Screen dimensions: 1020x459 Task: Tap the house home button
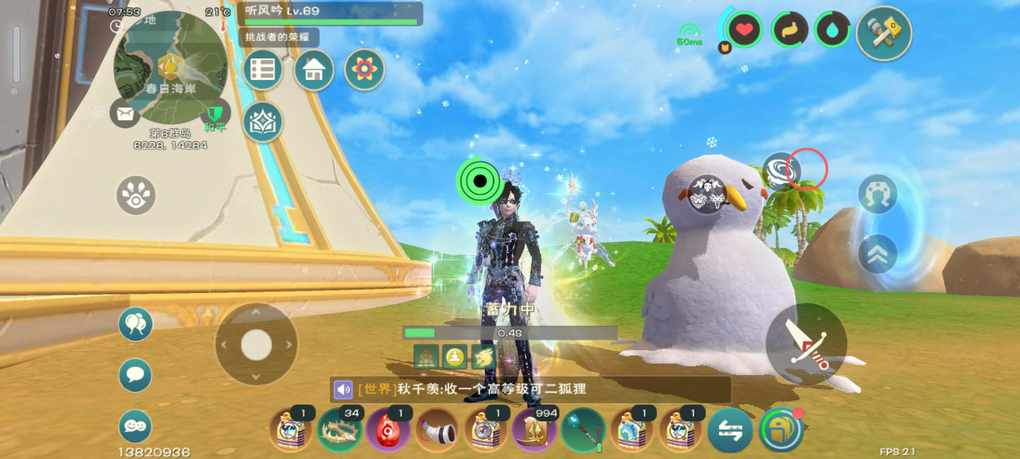314,70
